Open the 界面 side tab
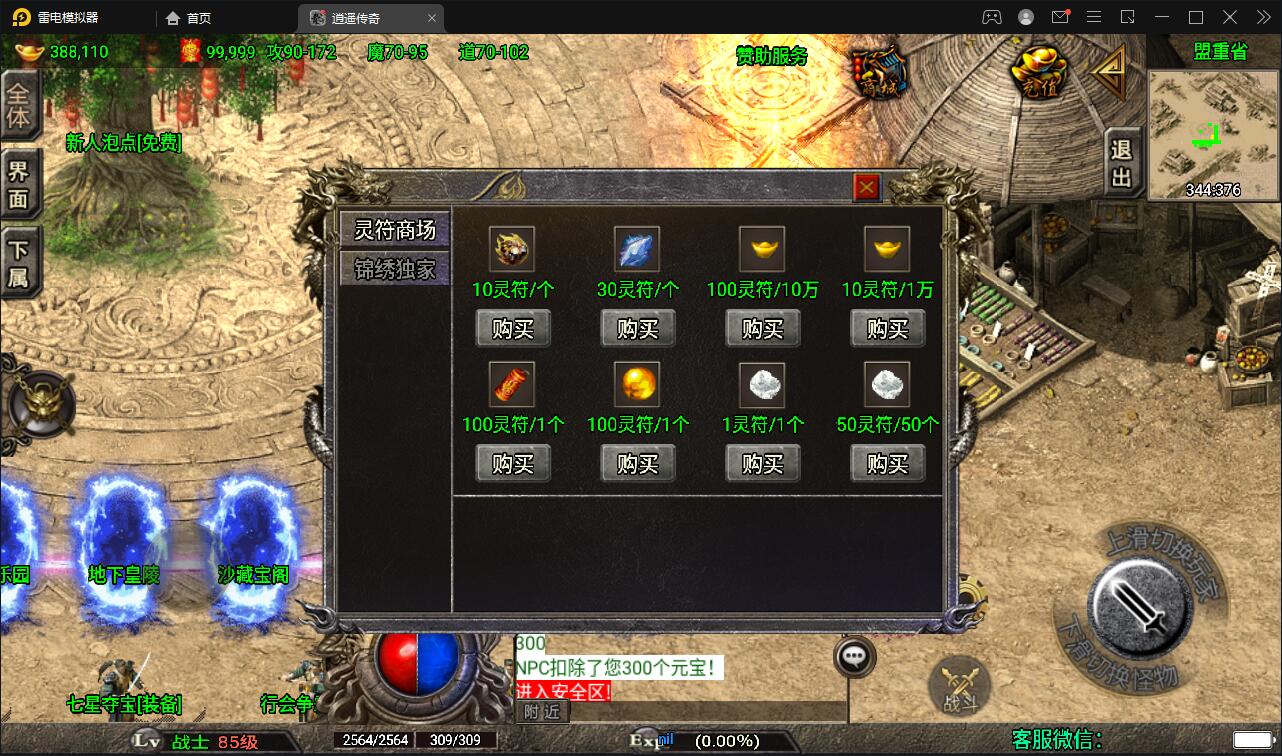 [x=18, y=184]
